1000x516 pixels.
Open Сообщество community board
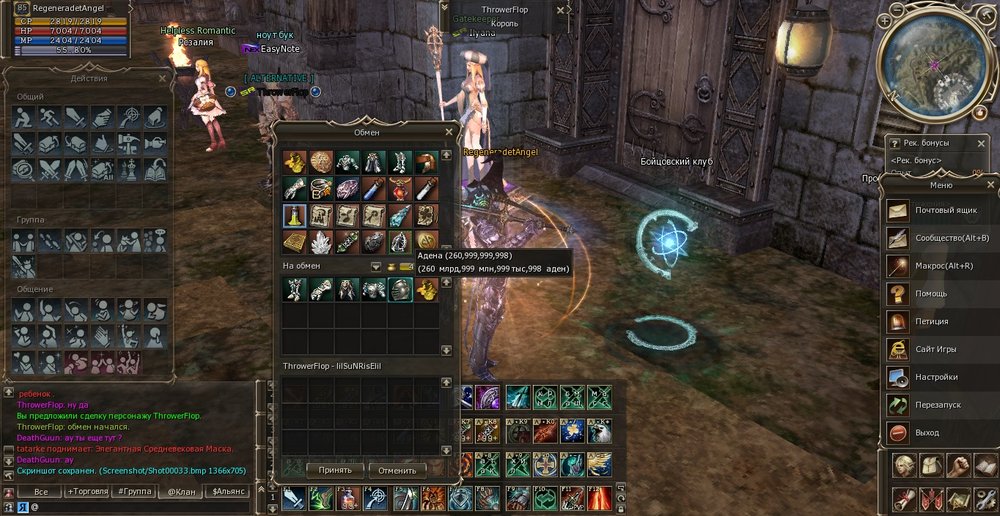941,238
